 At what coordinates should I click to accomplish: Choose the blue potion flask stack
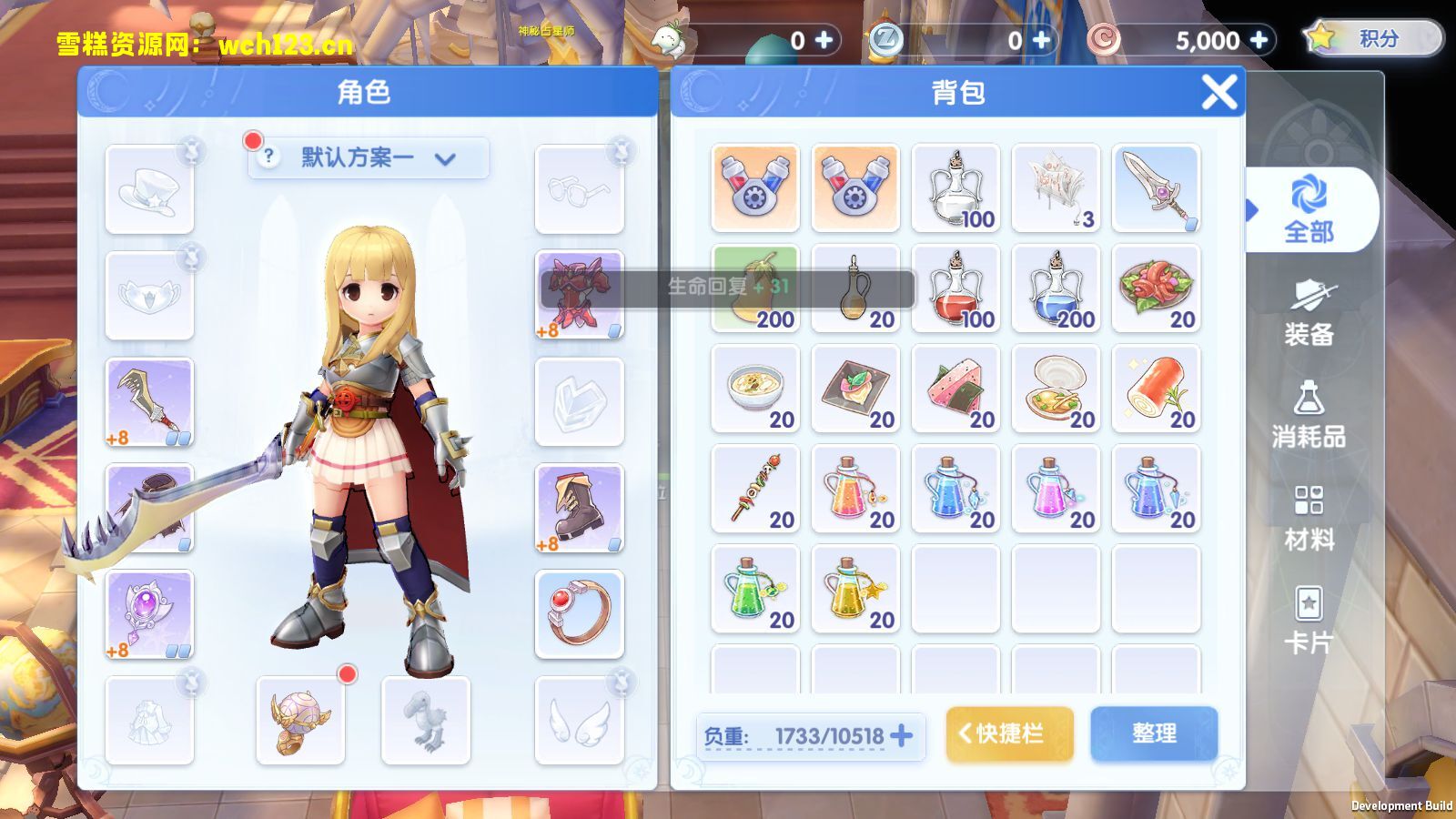[1056, 288]
